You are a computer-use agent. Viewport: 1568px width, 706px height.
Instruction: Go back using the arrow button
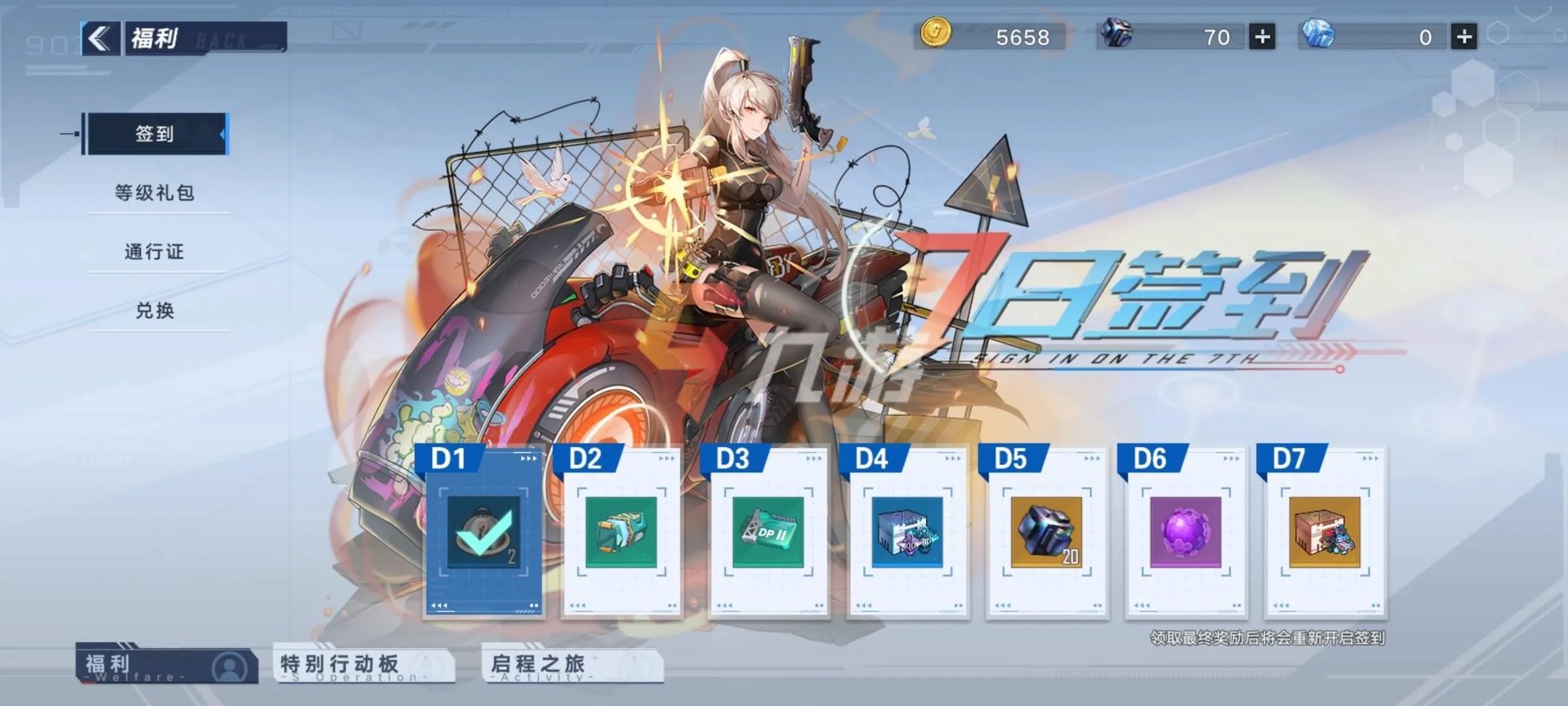pos(100,38)
